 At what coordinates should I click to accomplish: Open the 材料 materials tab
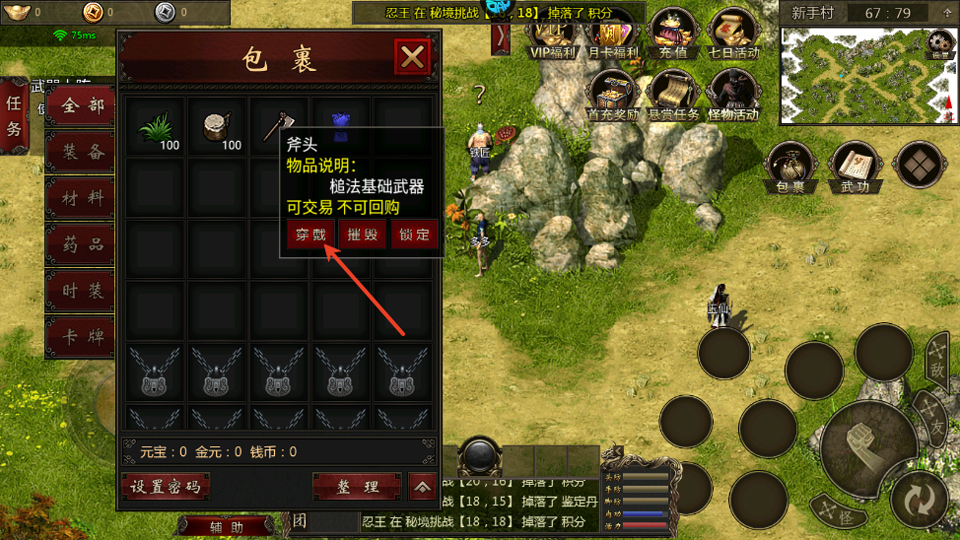pos(81,198)
